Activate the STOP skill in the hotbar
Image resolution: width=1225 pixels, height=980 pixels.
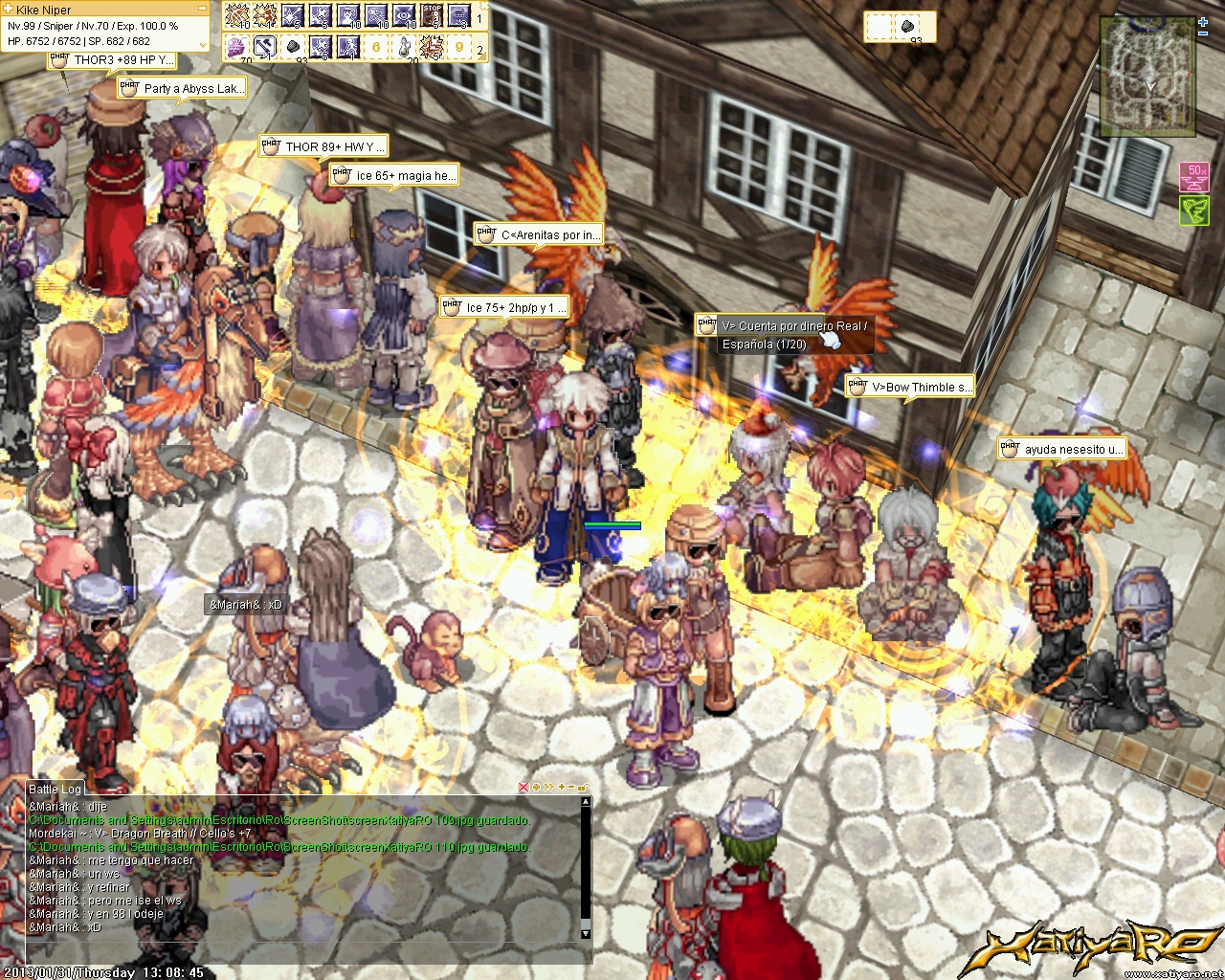click(432, 16)
